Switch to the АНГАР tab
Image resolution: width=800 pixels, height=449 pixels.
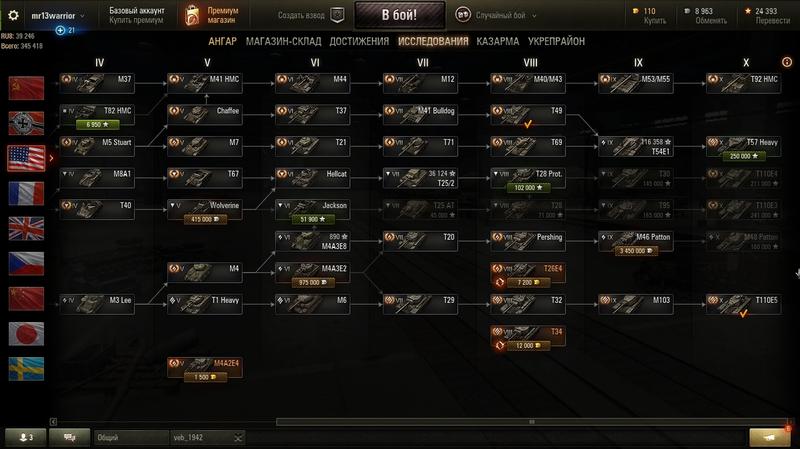point(222,42)
